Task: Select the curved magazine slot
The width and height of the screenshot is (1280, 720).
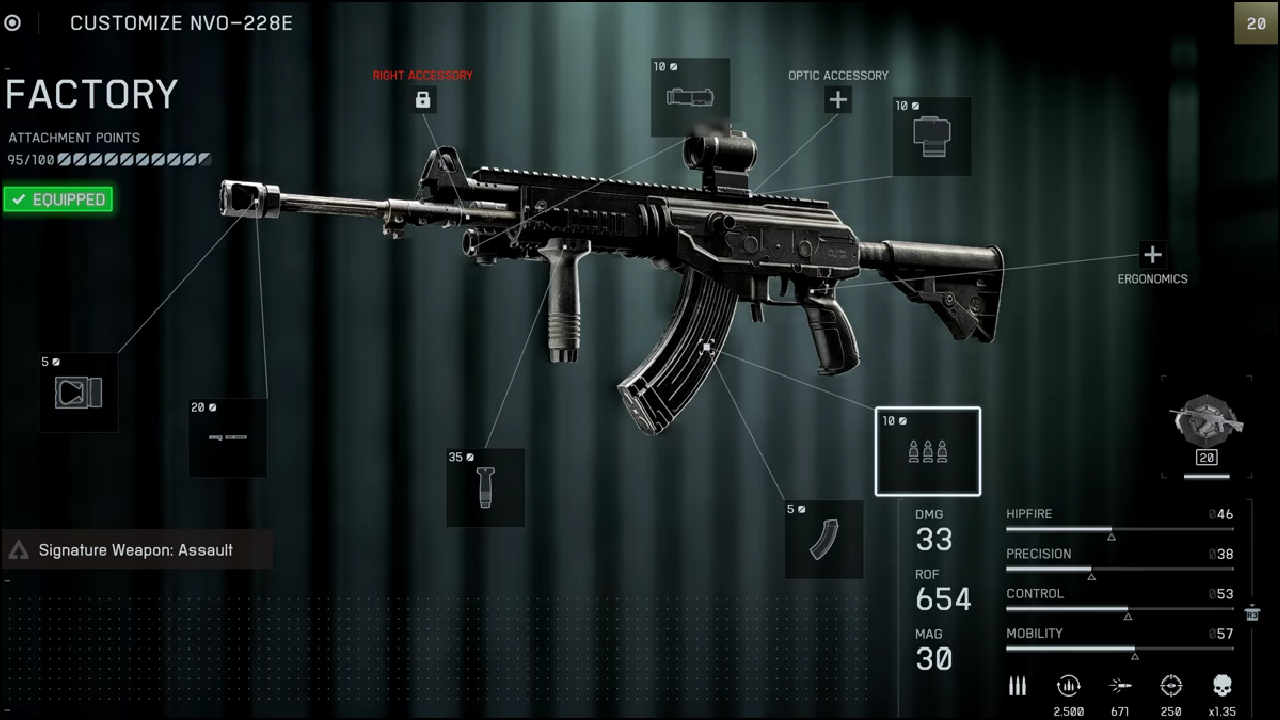Action: [x=824, y=540]
